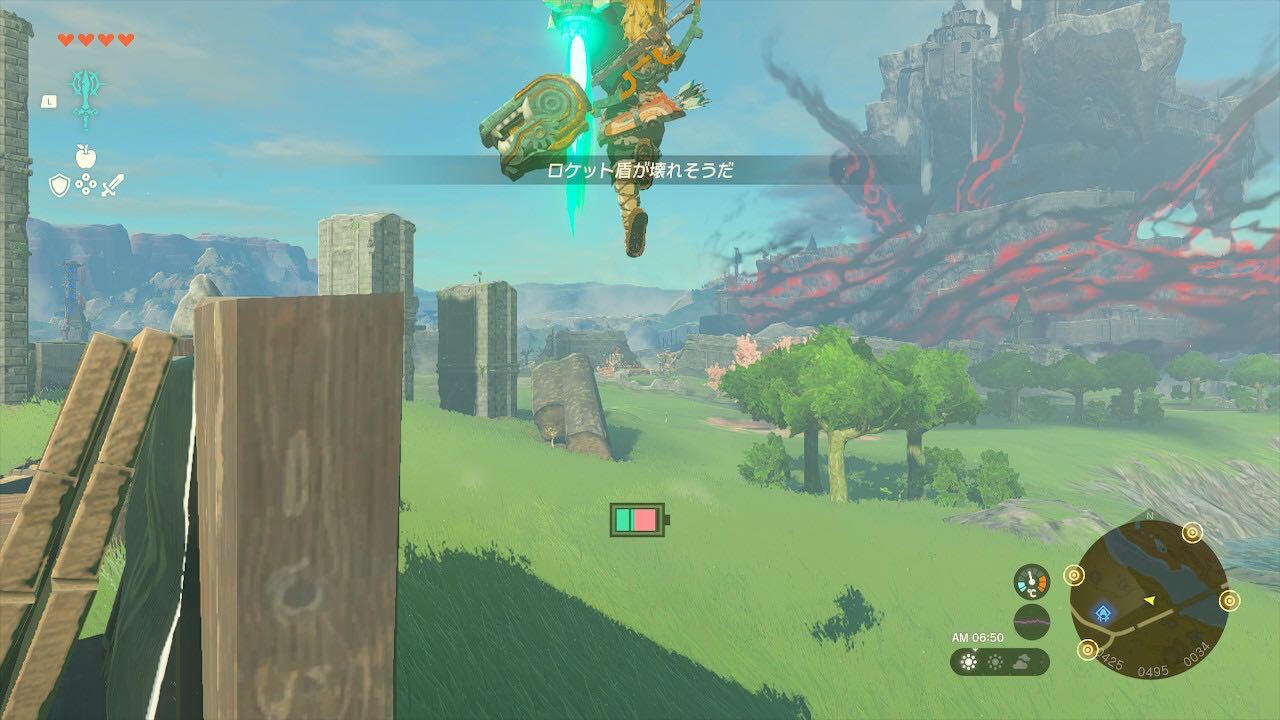
Task: Expand the noise meter display
Action: point(1033,621)
